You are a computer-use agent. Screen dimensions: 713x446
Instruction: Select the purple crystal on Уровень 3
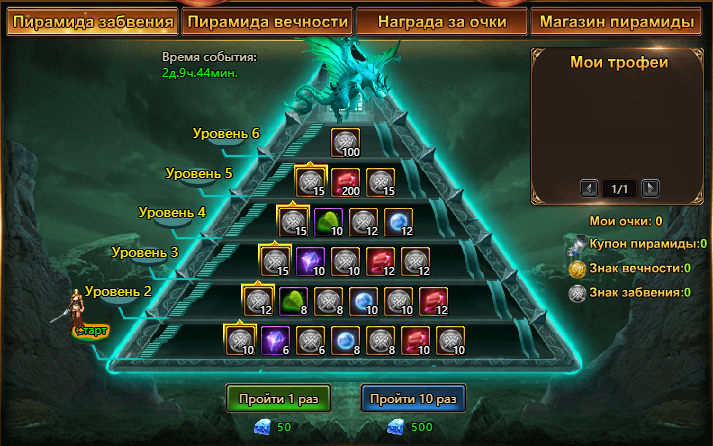[x=311, y=260]
